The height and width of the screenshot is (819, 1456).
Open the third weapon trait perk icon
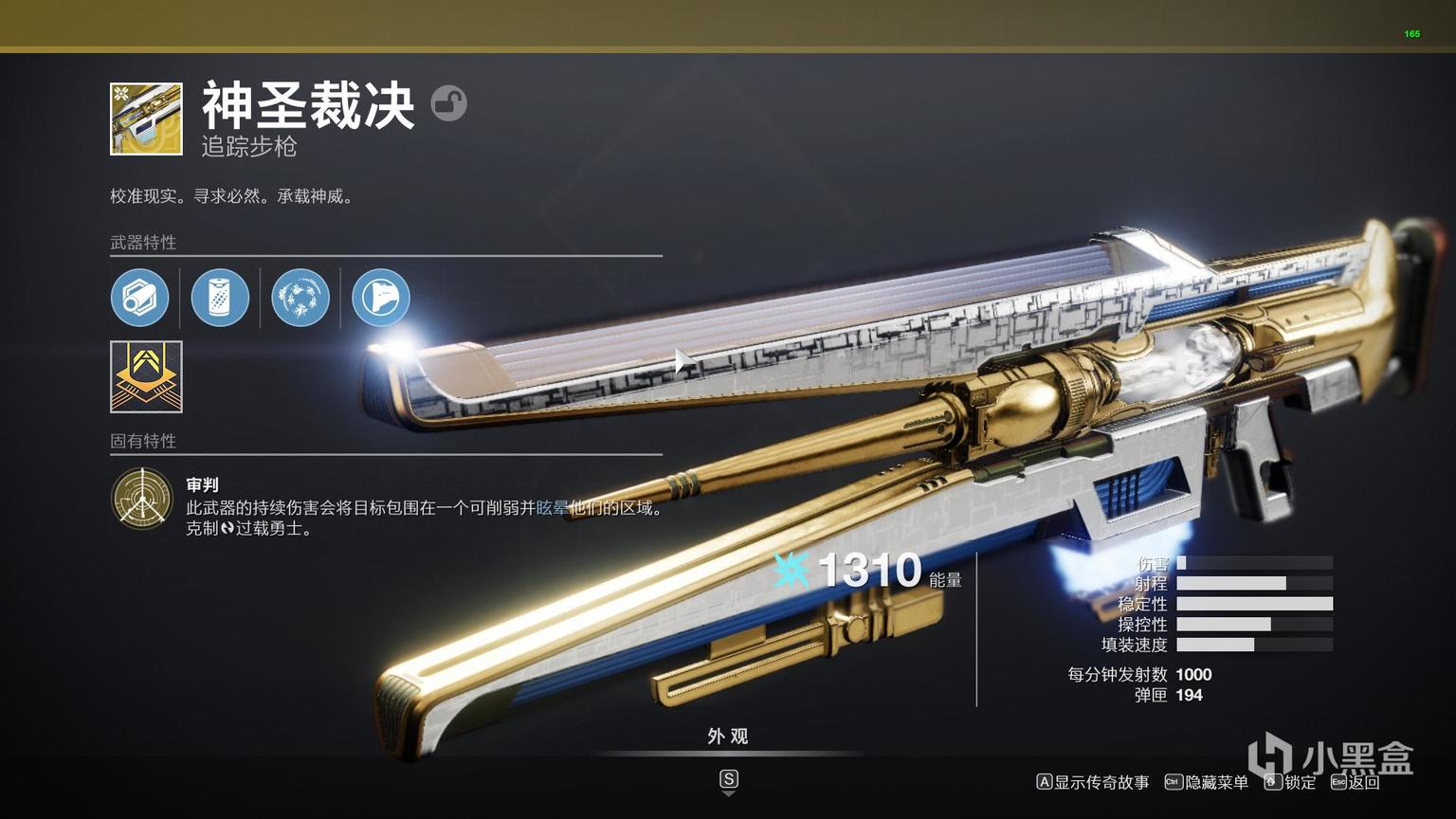pyautogui.click(x=300, y=298)
